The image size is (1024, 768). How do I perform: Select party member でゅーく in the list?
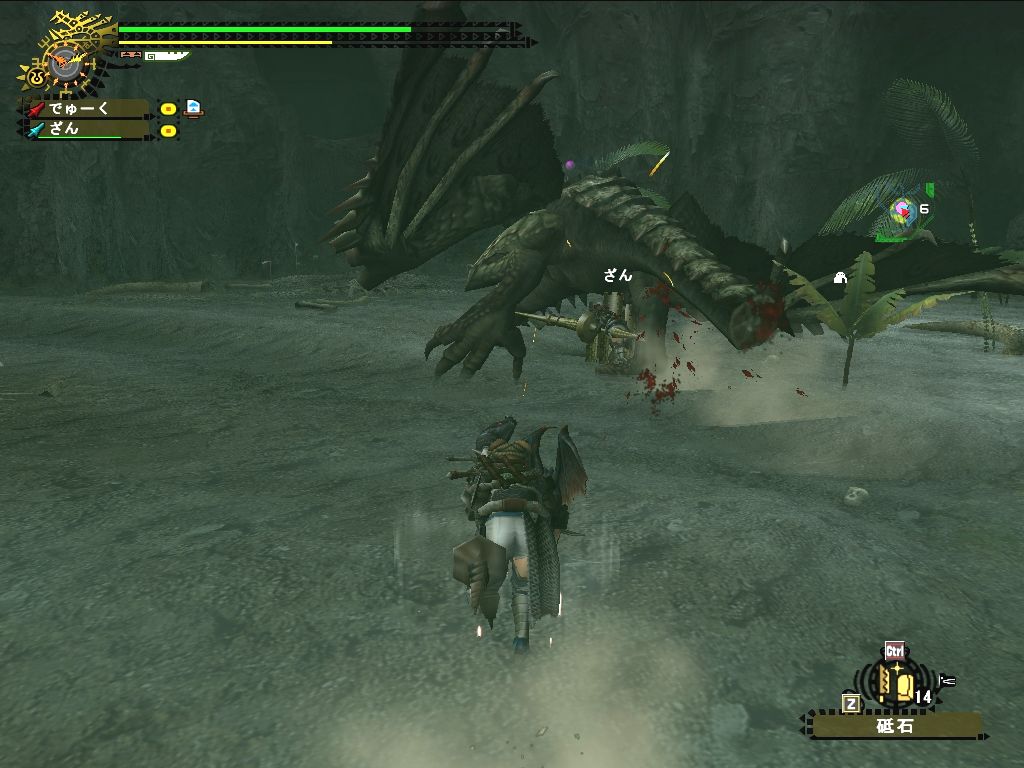(x=86, y=108)
